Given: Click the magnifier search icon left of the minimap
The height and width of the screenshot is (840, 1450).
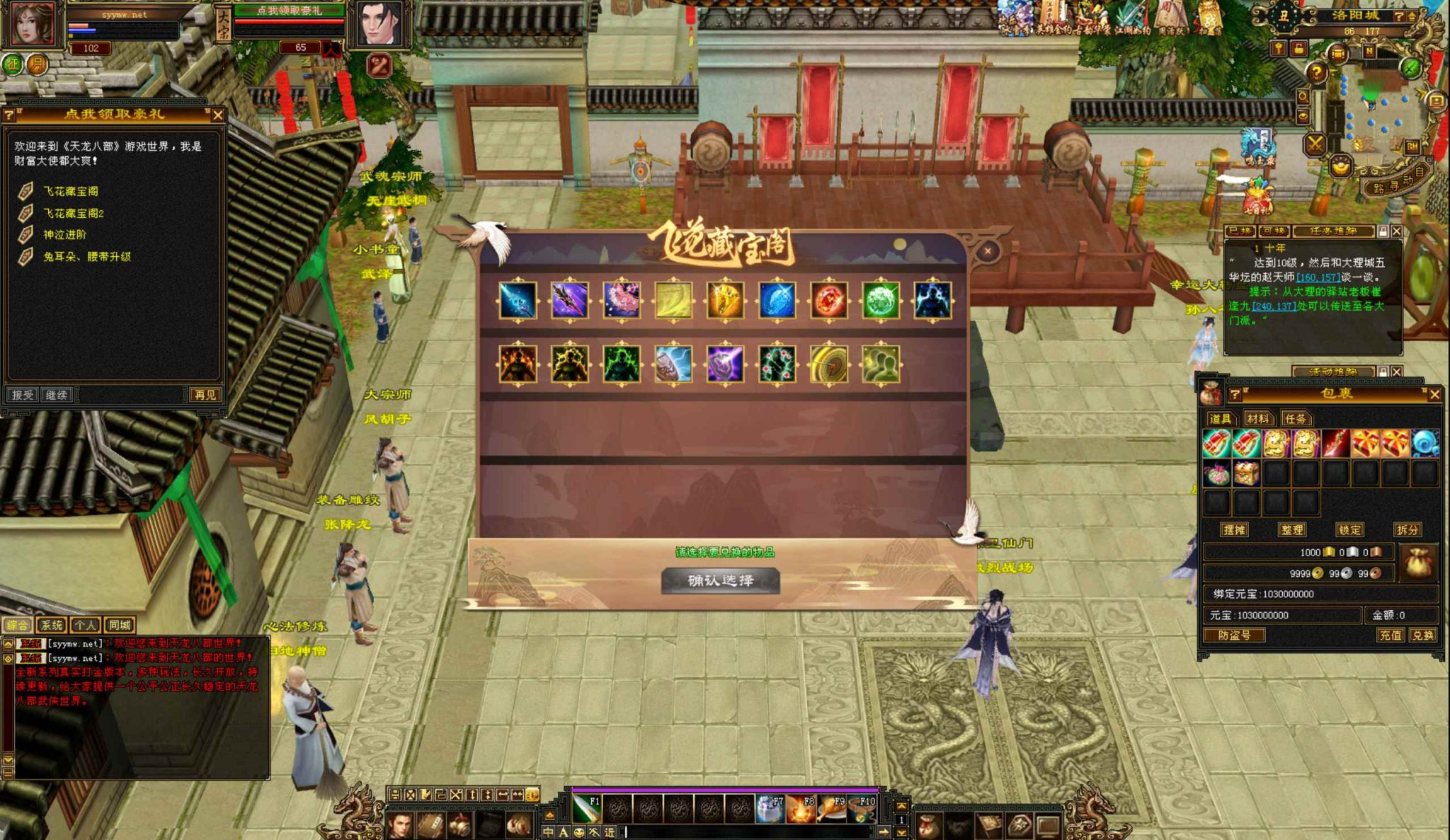Looking at the screenshot, I should coord(1305,97).
